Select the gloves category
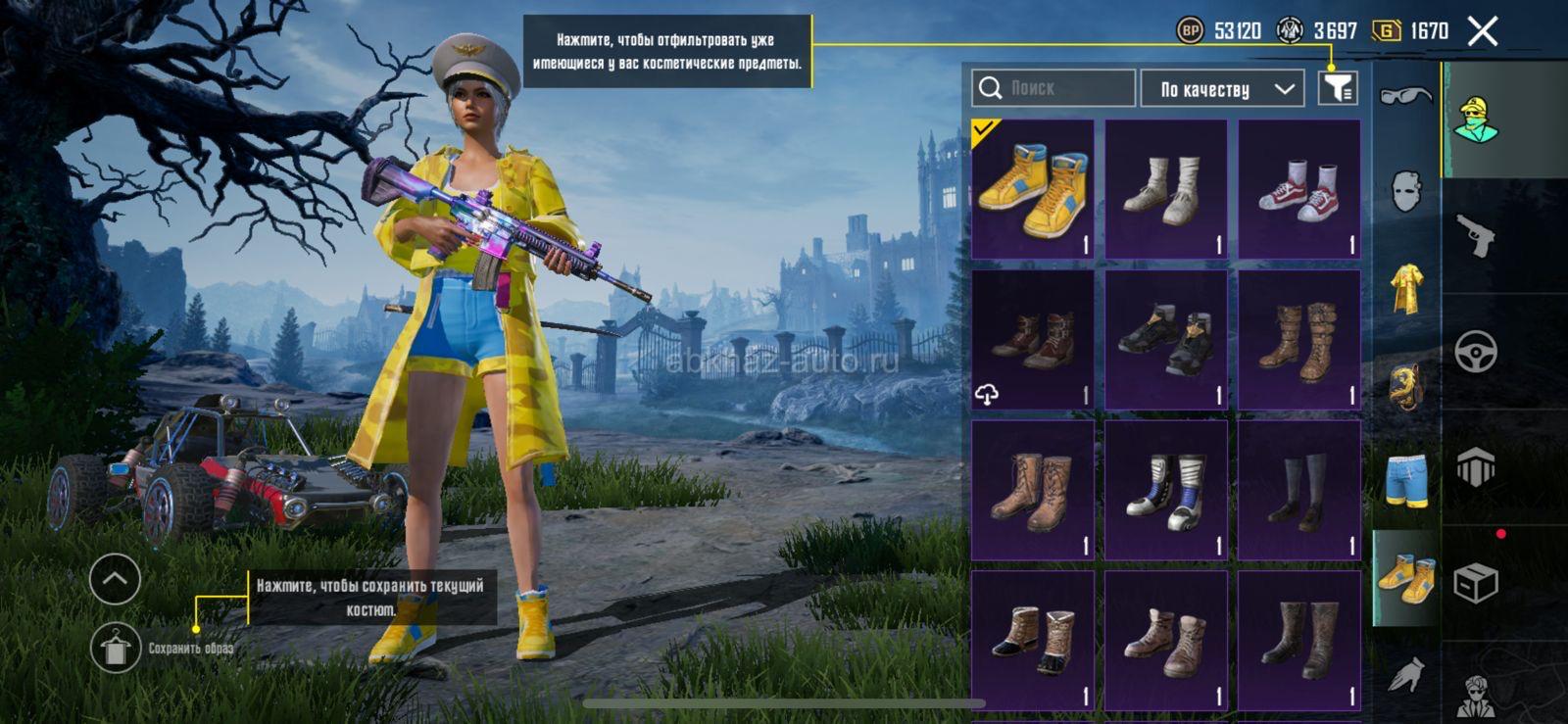Viewport: 1568px width, 724px height. click(1405, 674)
